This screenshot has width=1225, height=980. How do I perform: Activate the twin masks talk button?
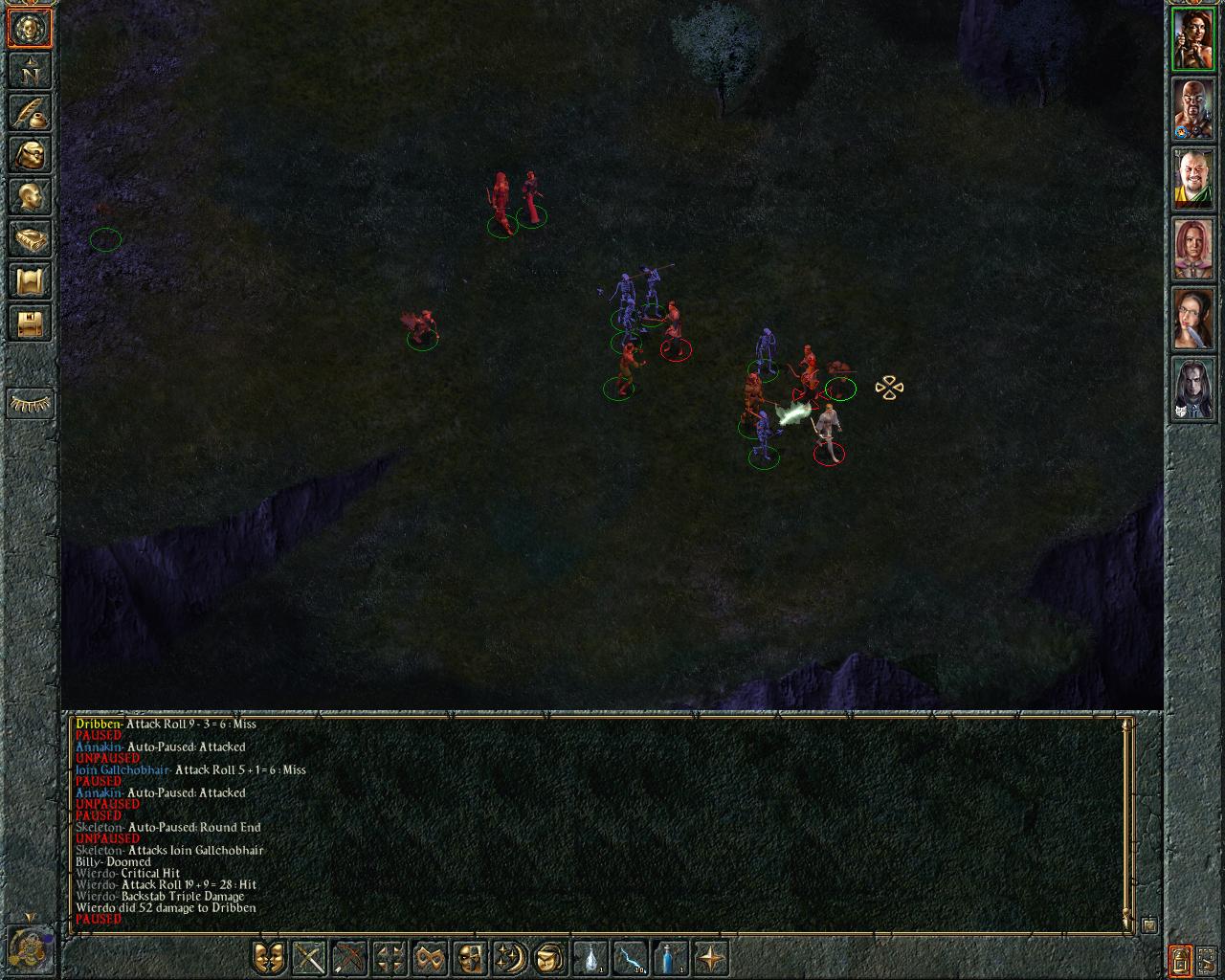270,957
